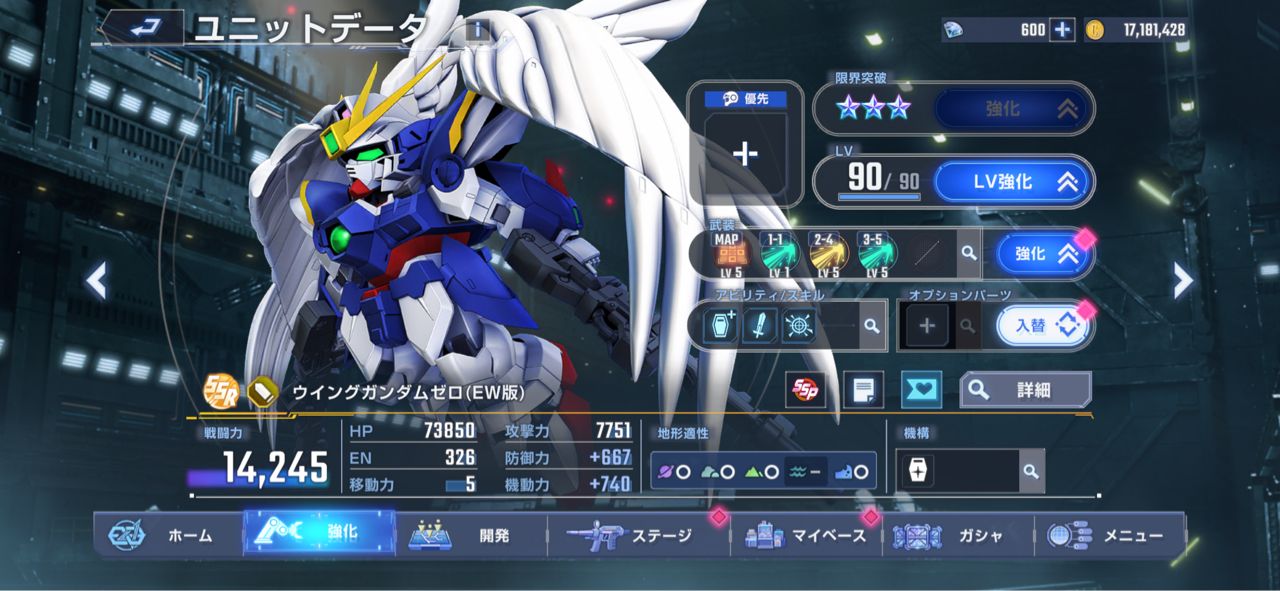The width and height of the screenshot is (1280, 591).
Task: Switch to the 開発 development tab
Action: click(x=474, y=535)
